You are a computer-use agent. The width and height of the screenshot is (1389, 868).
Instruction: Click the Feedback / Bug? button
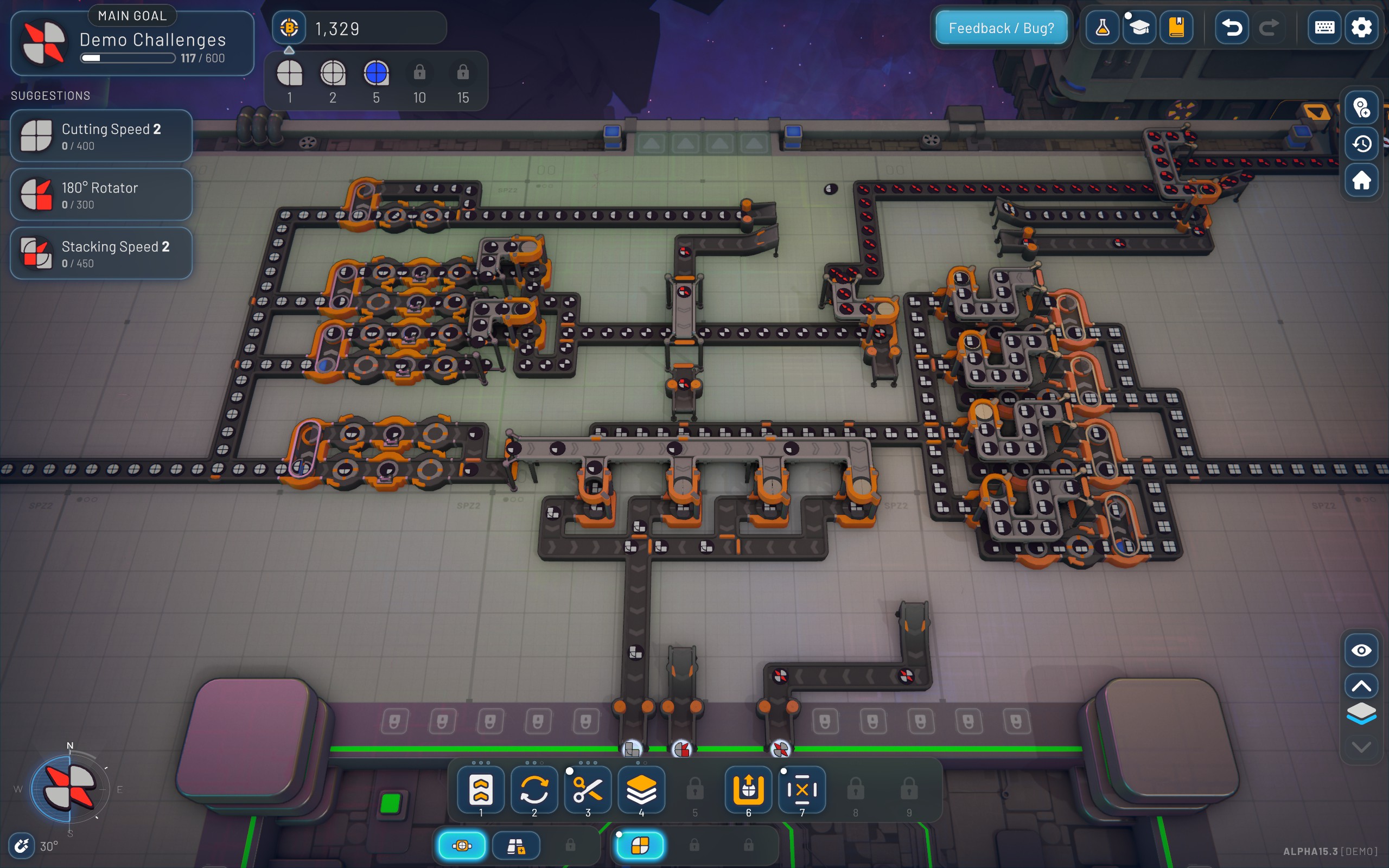click(x=1001, y=28)
